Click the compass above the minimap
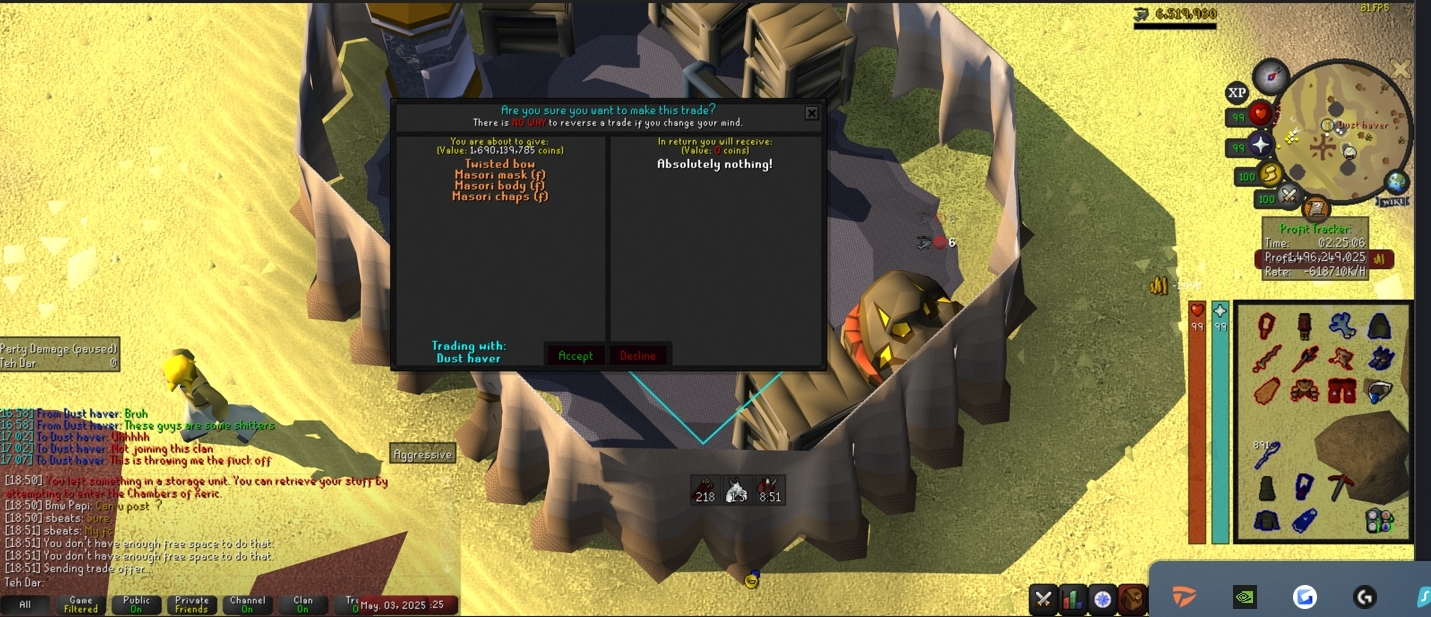The width and height of the screenshot is (1431, 617). pos(1272,75)
